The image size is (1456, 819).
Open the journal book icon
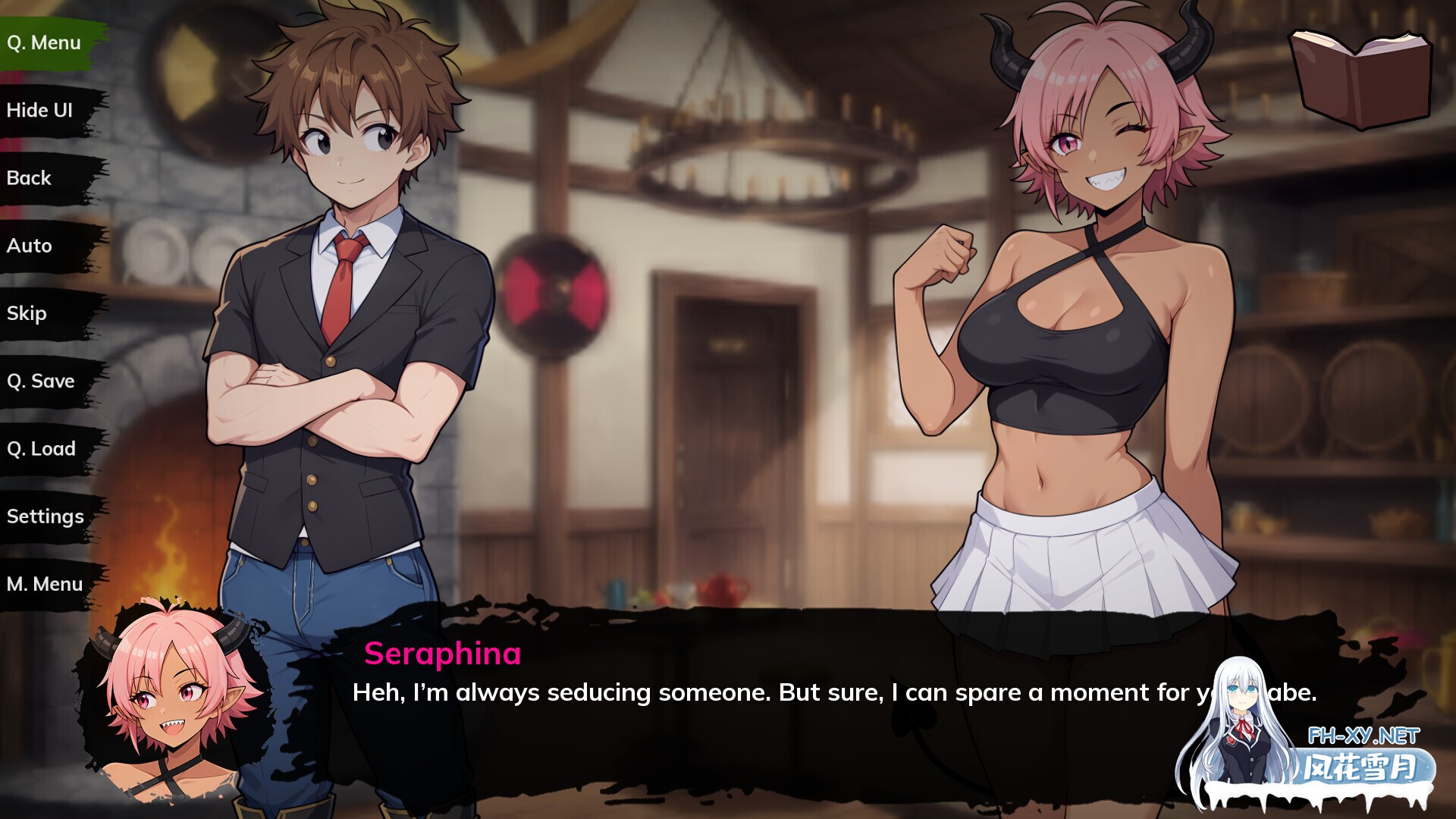pos(1361,78)
